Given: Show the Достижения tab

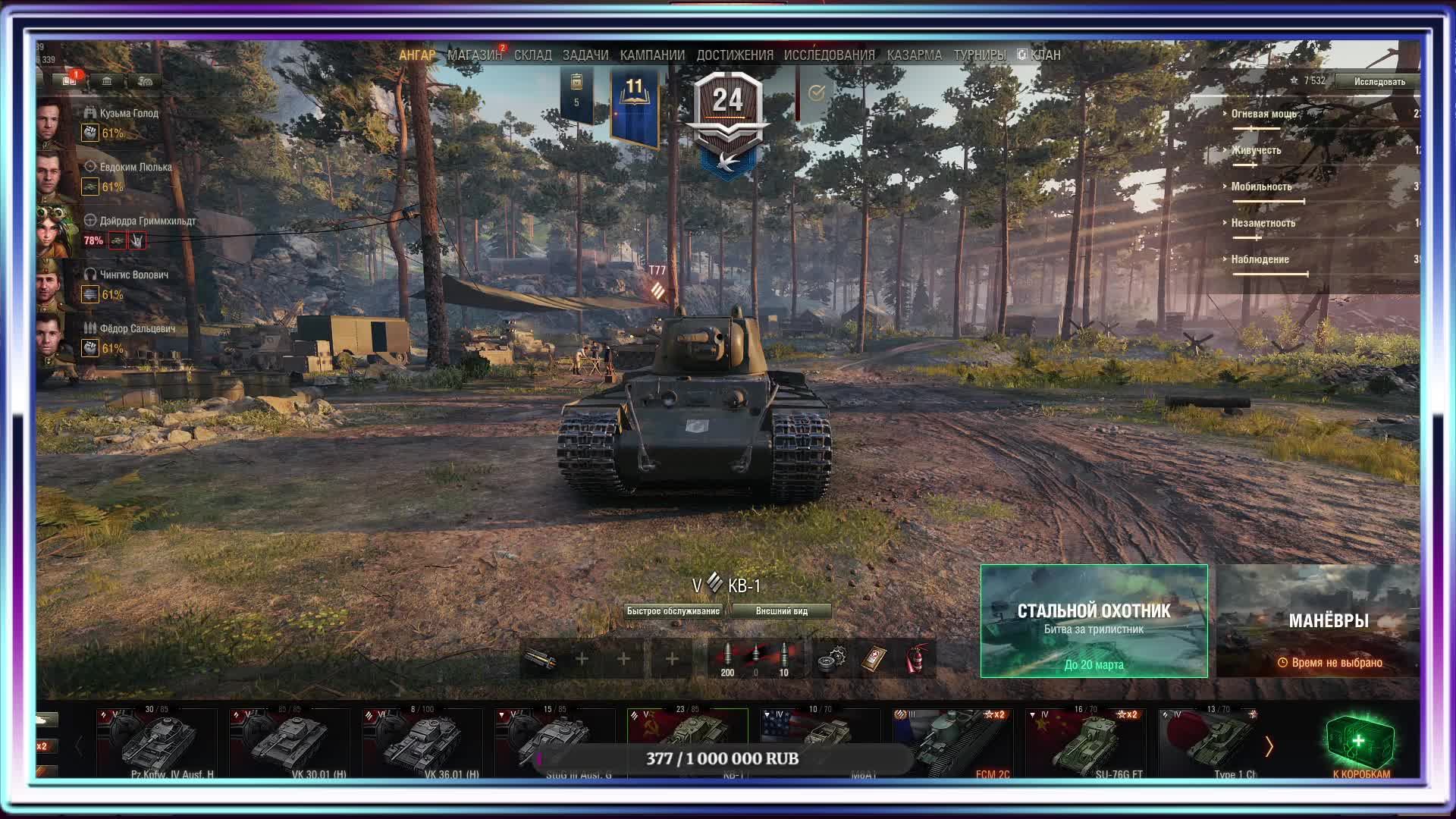Looking at the screenshot, I should tap(734, 55).
